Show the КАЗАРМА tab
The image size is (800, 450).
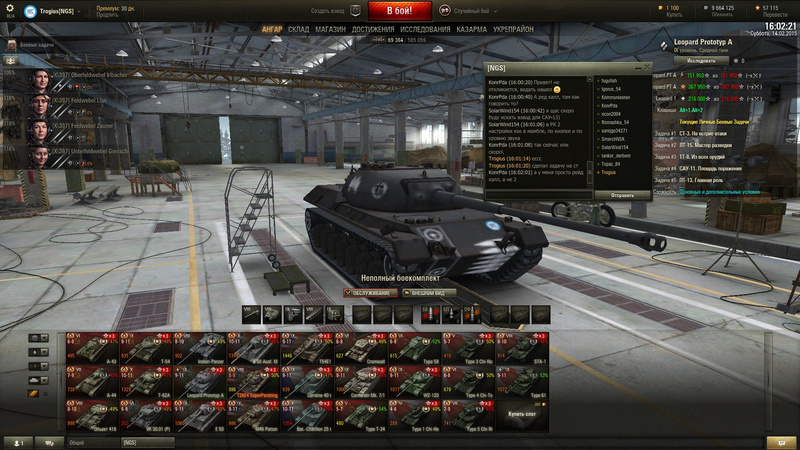[472, 30]
